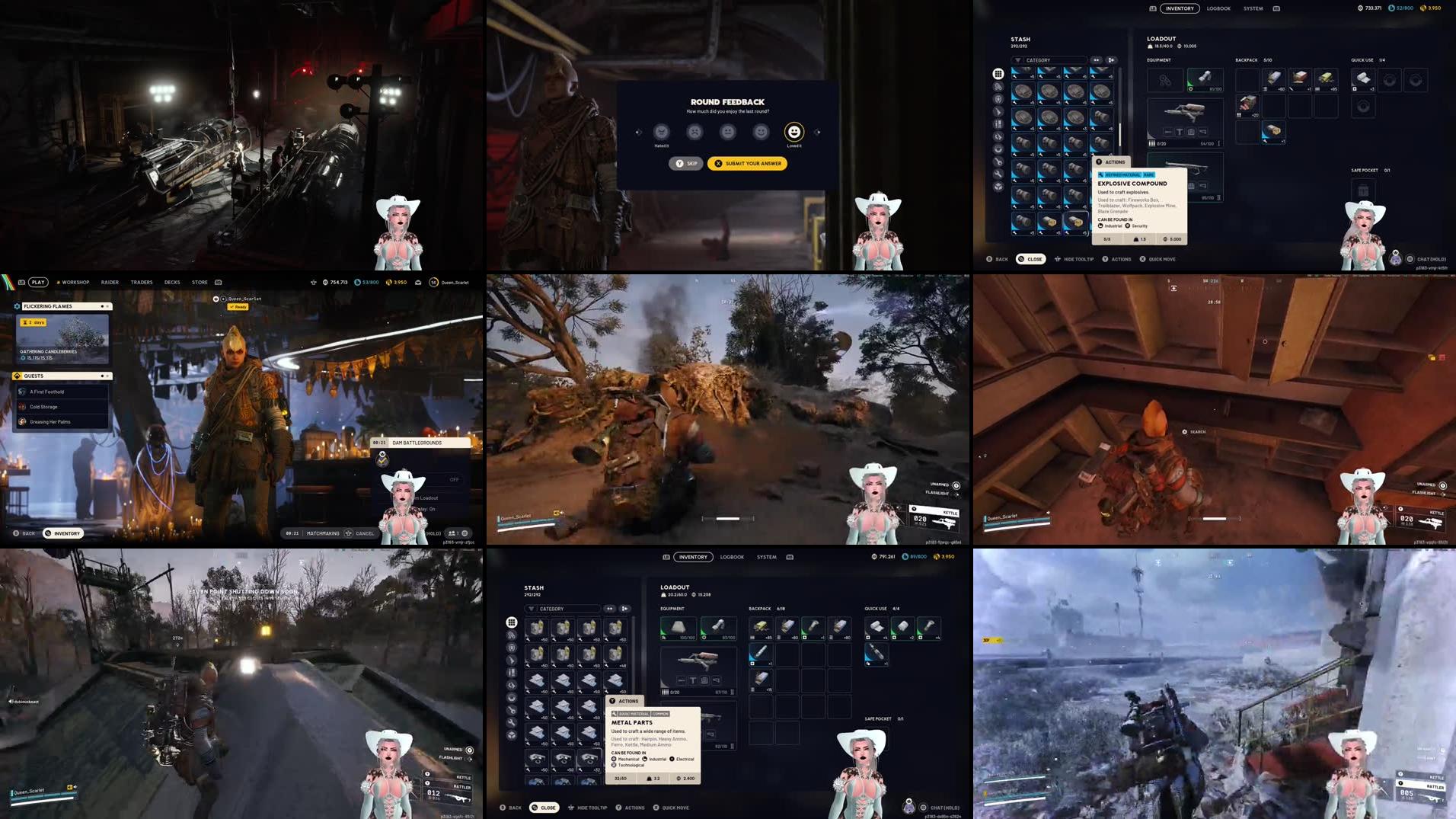Click Submit Your Answer on the Round Feedback dialog

[x=749, y=163]
